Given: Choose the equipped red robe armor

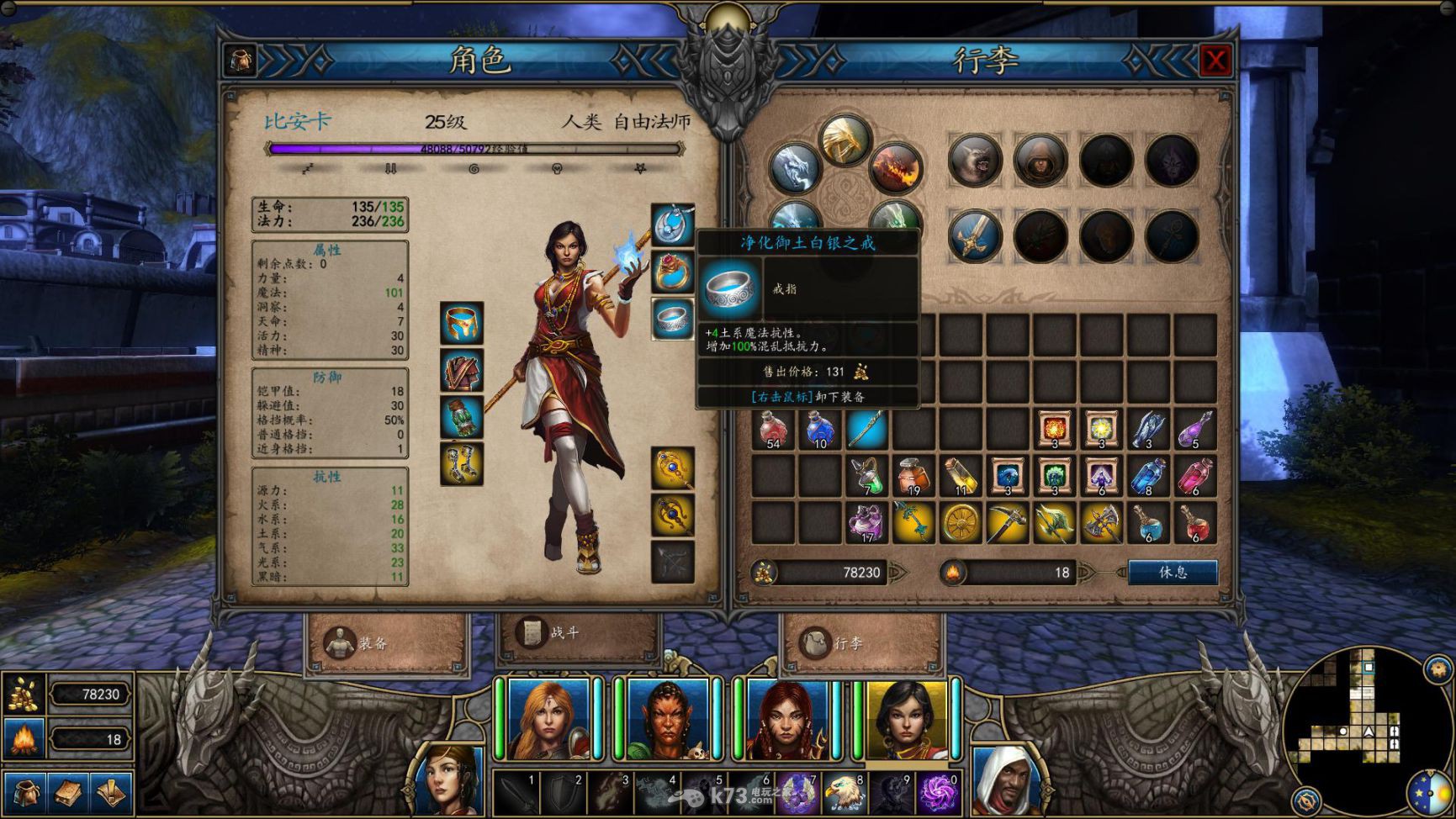Looking at the screenshot, I should (462, 371).
